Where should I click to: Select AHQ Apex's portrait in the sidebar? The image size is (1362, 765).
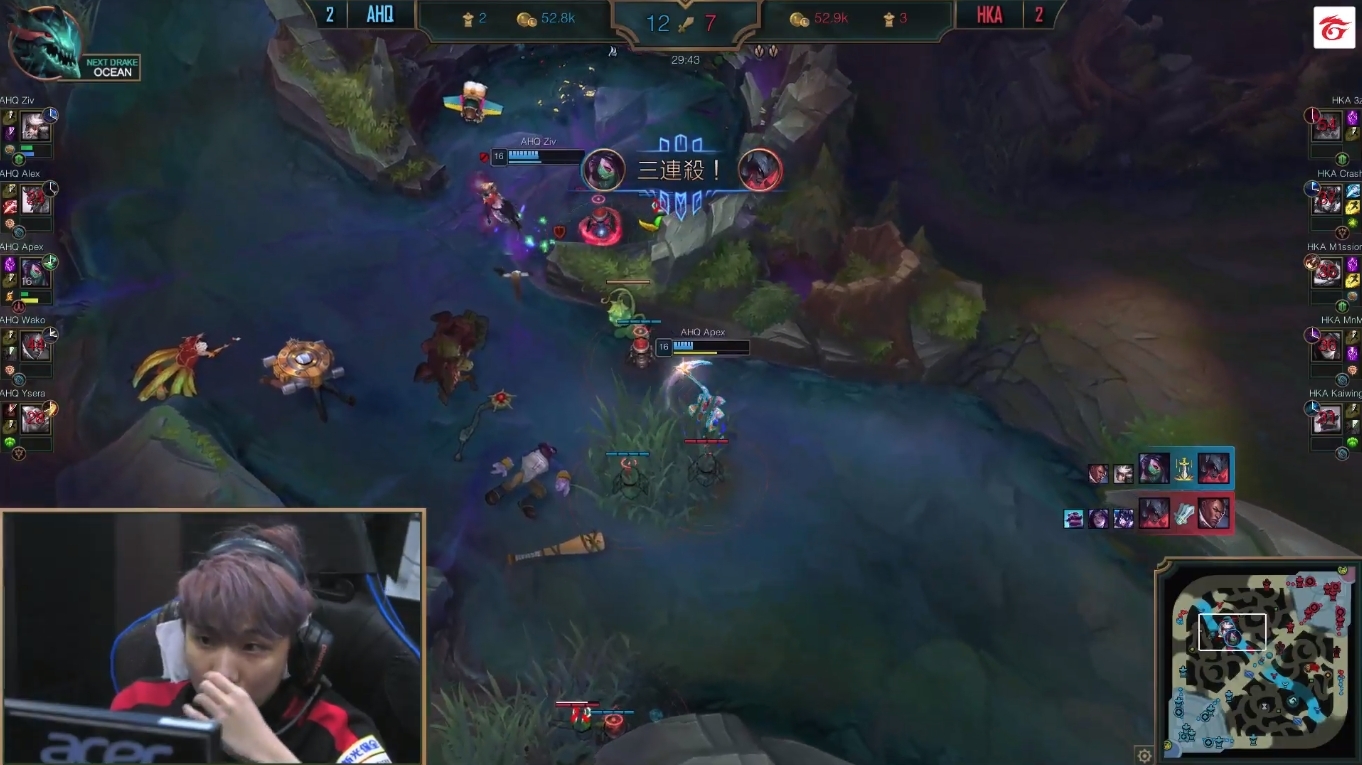(37, 270)
